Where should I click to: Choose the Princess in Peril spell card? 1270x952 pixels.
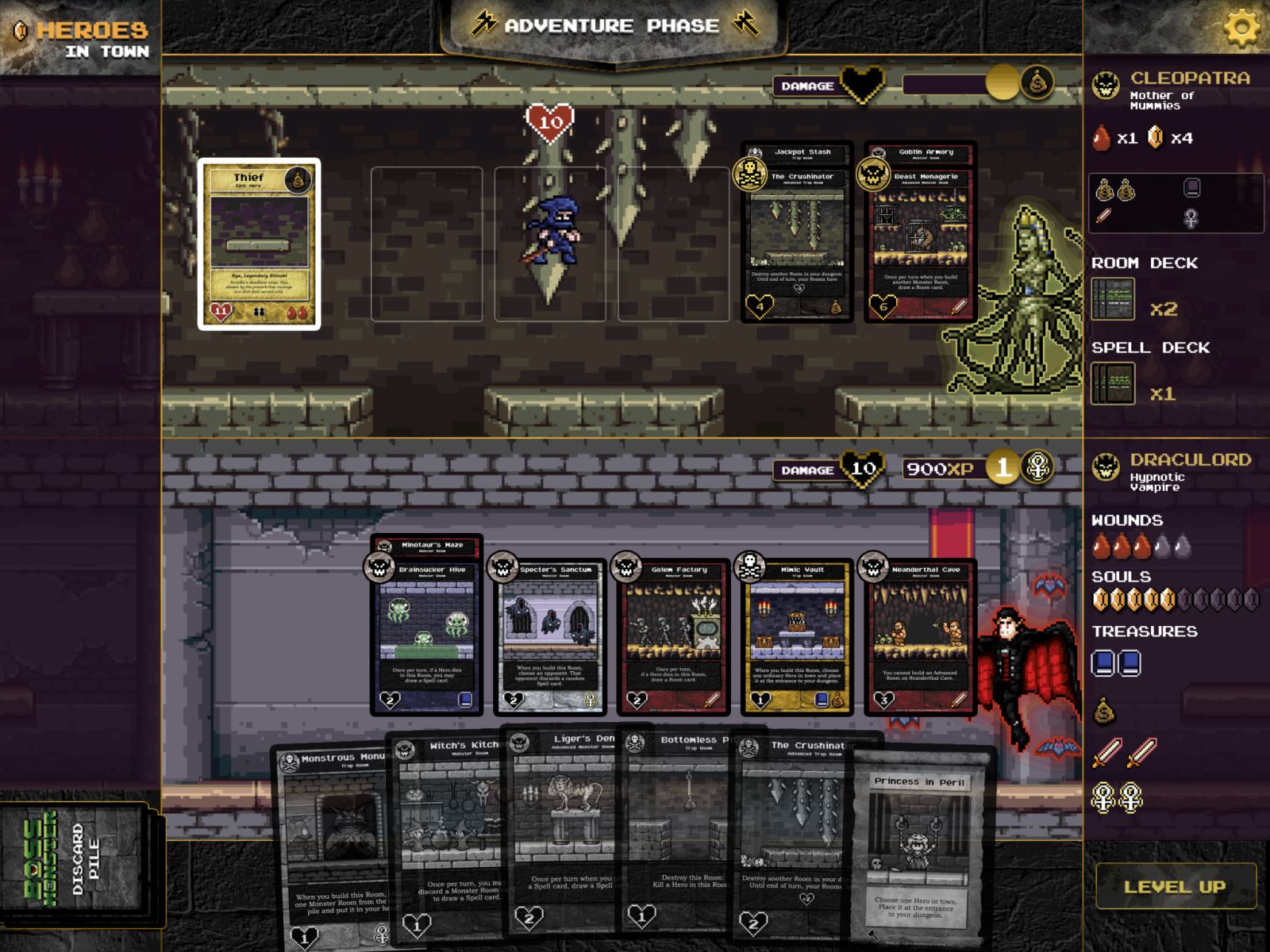point(921,849)
